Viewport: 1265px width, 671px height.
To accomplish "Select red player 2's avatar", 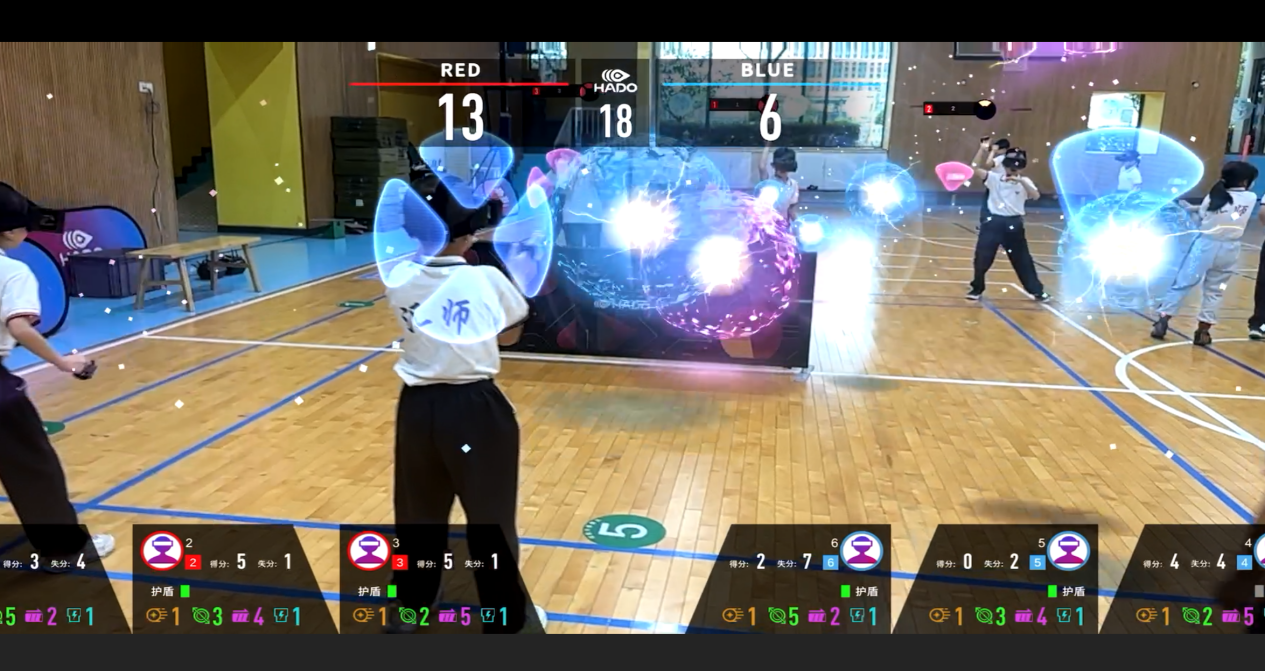I will coord(161,551).
